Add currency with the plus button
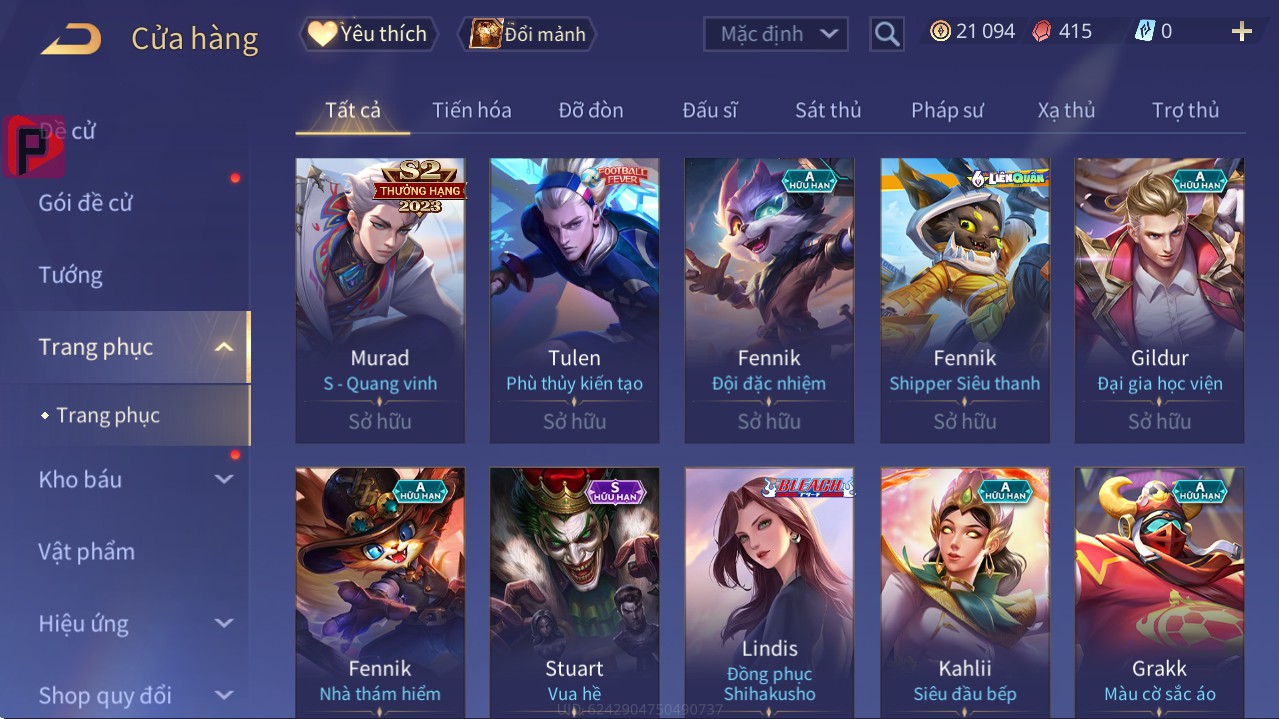The width and height of the screenshot is (1279, 719). coord(1241,32)
